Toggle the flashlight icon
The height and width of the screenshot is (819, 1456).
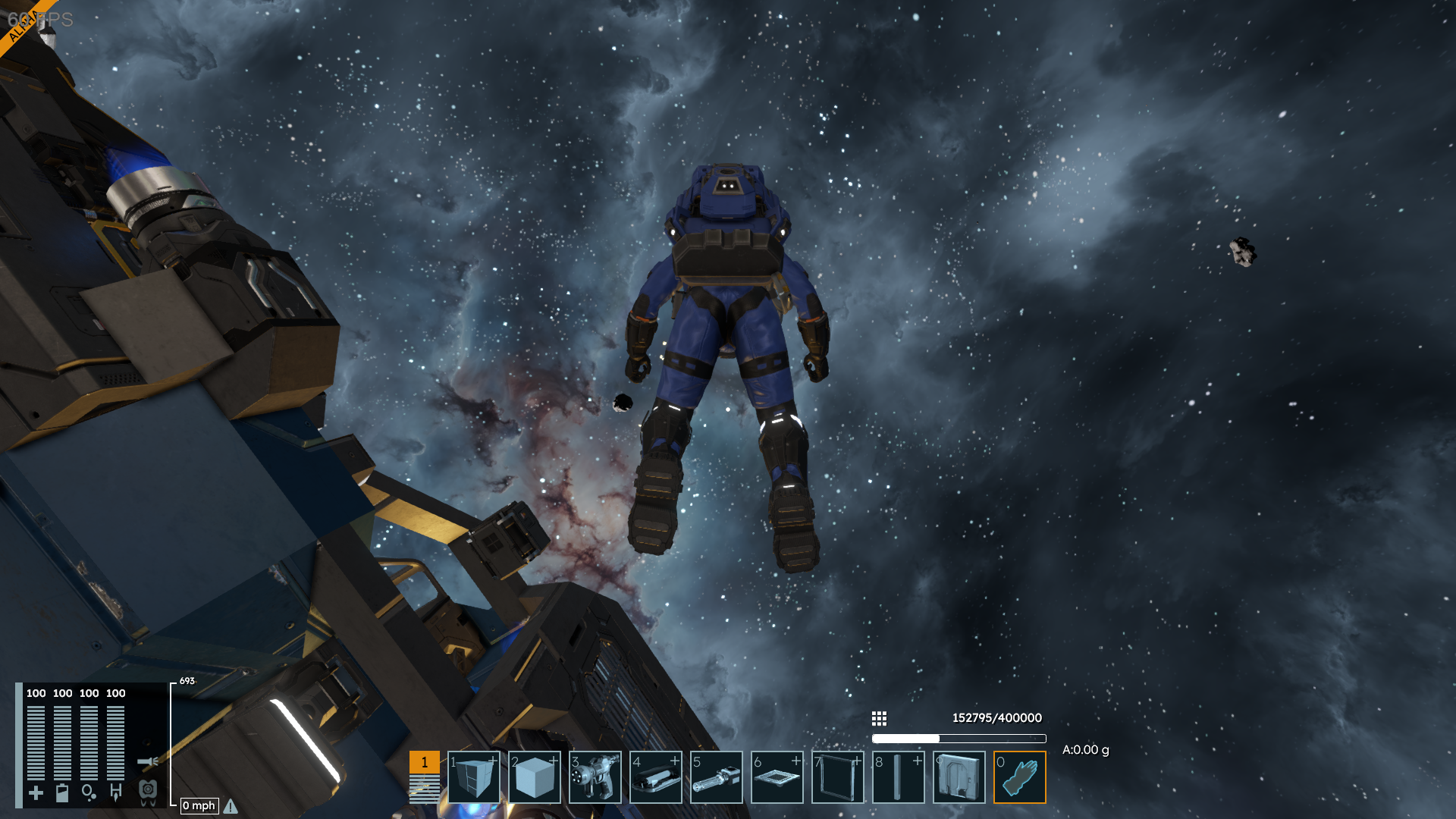[148, 761]
